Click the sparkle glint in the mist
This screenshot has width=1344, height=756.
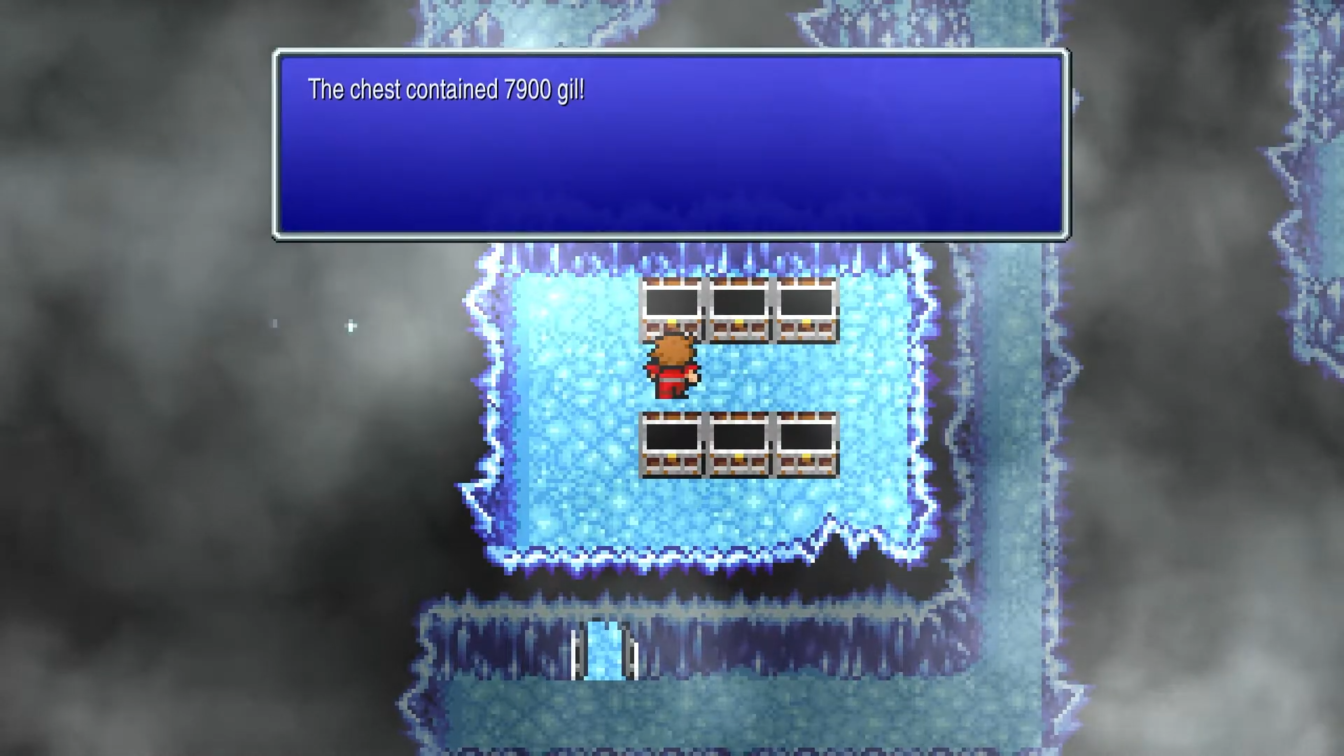(x=350, y=326)
